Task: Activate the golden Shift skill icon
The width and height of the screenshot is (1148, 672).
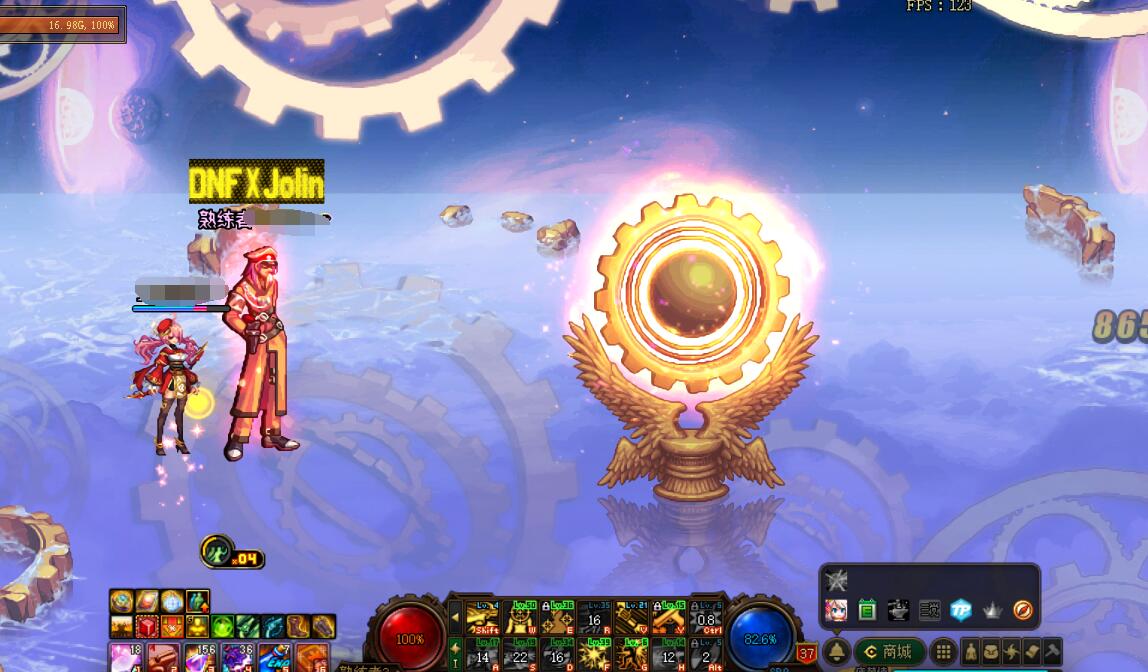Action: coord(483,618)
